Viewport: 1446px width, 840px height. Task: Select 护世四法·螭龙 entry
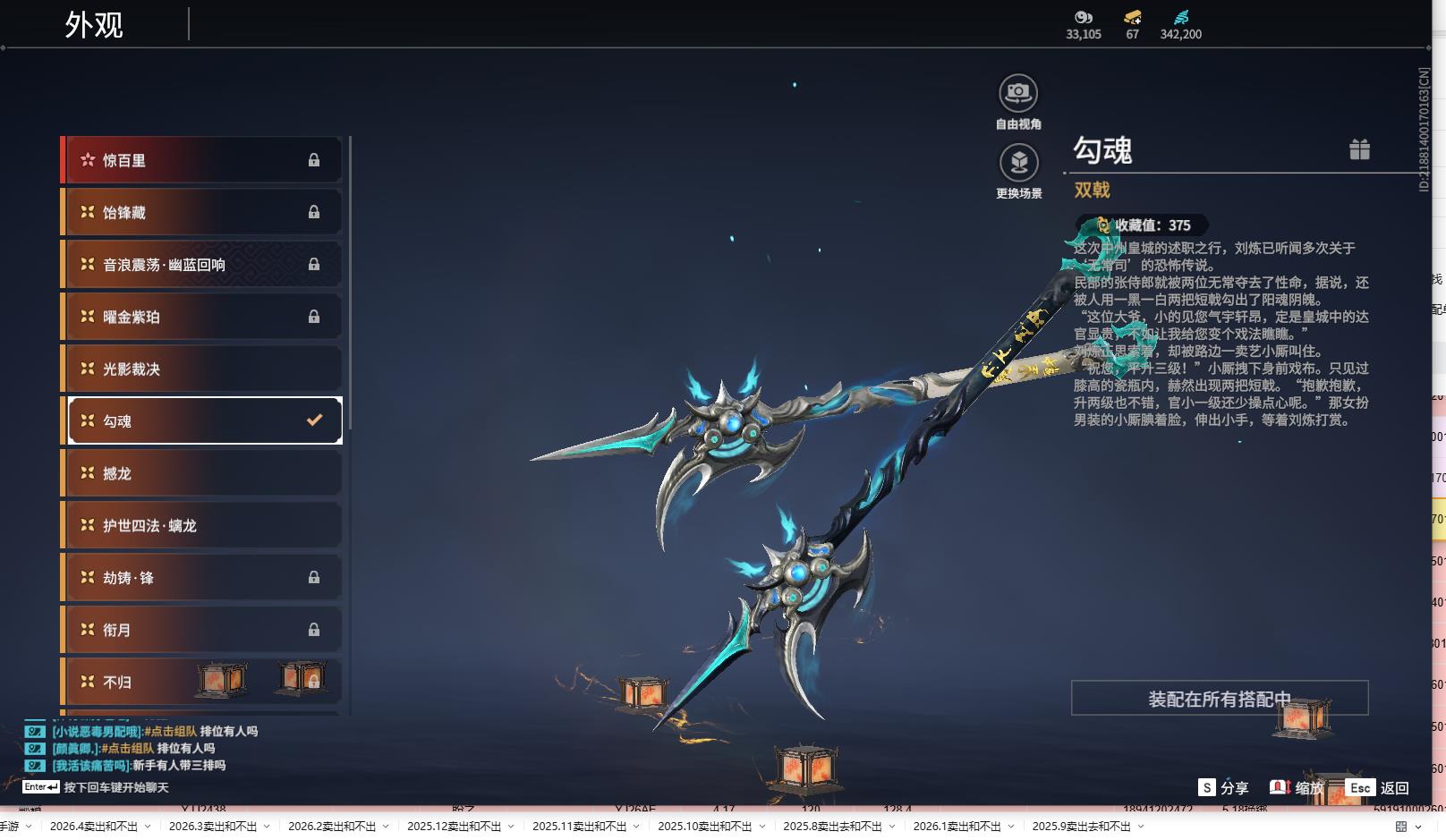[201, 525]
